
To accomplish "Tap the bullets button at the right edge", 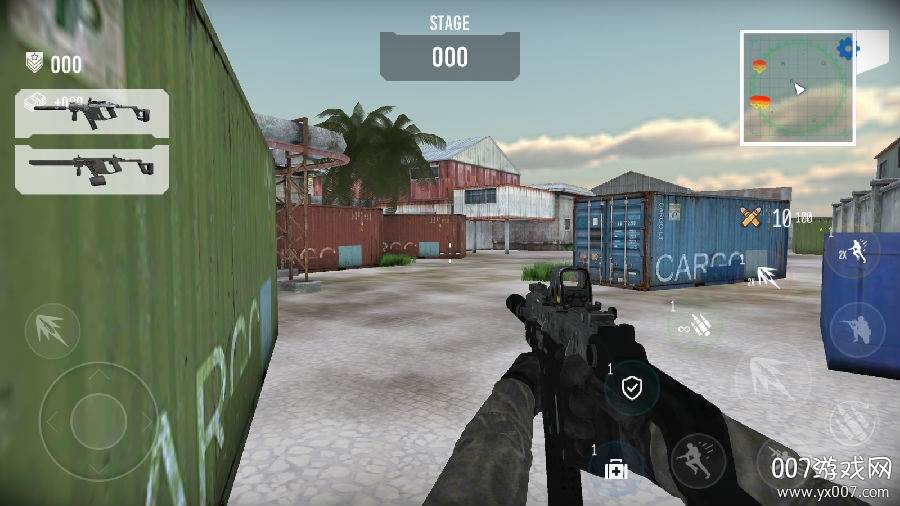I will (x=856, y=423).
